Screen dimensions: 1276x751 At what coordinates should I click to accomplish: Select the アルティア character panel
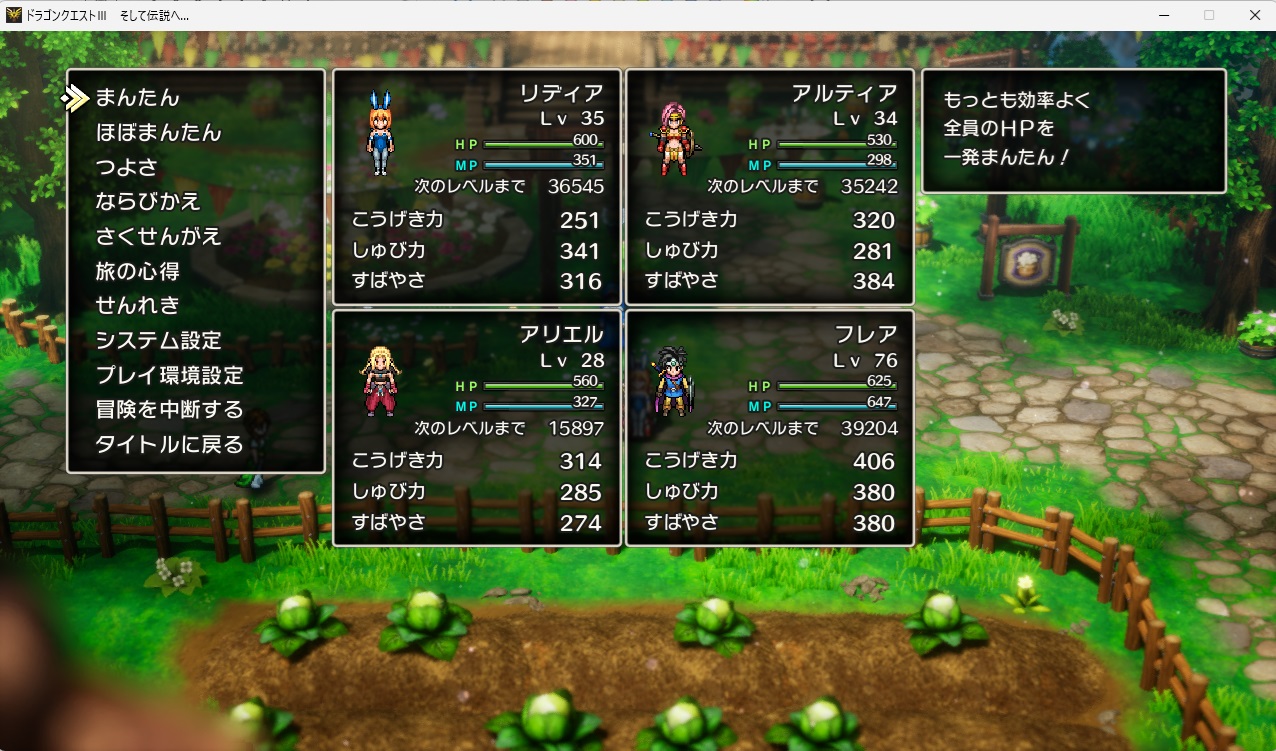pos(770,187)
